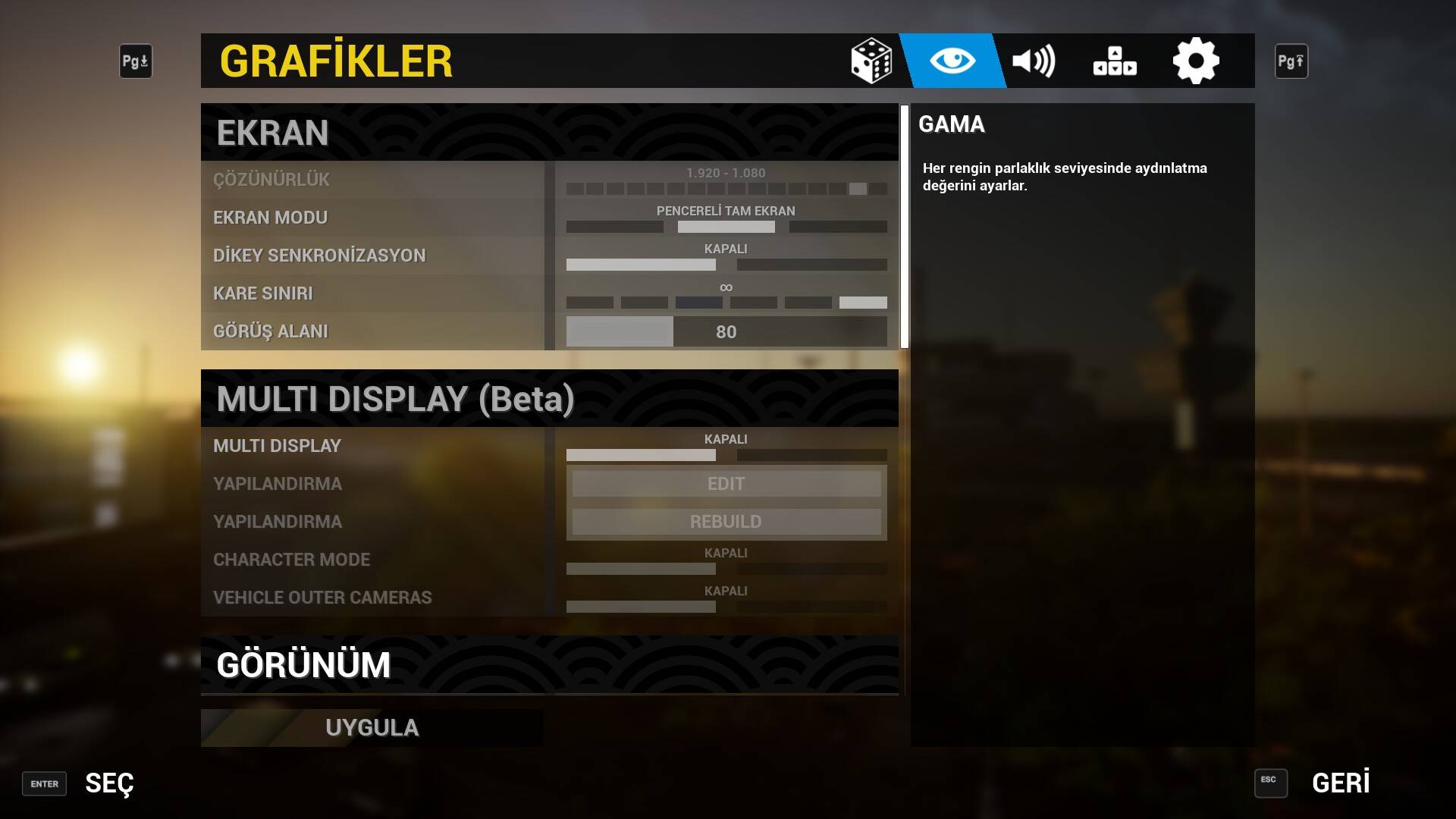Open the keyboard controls settings tab
Screen dimensions: 1456x819
(x=1115, y=61)
